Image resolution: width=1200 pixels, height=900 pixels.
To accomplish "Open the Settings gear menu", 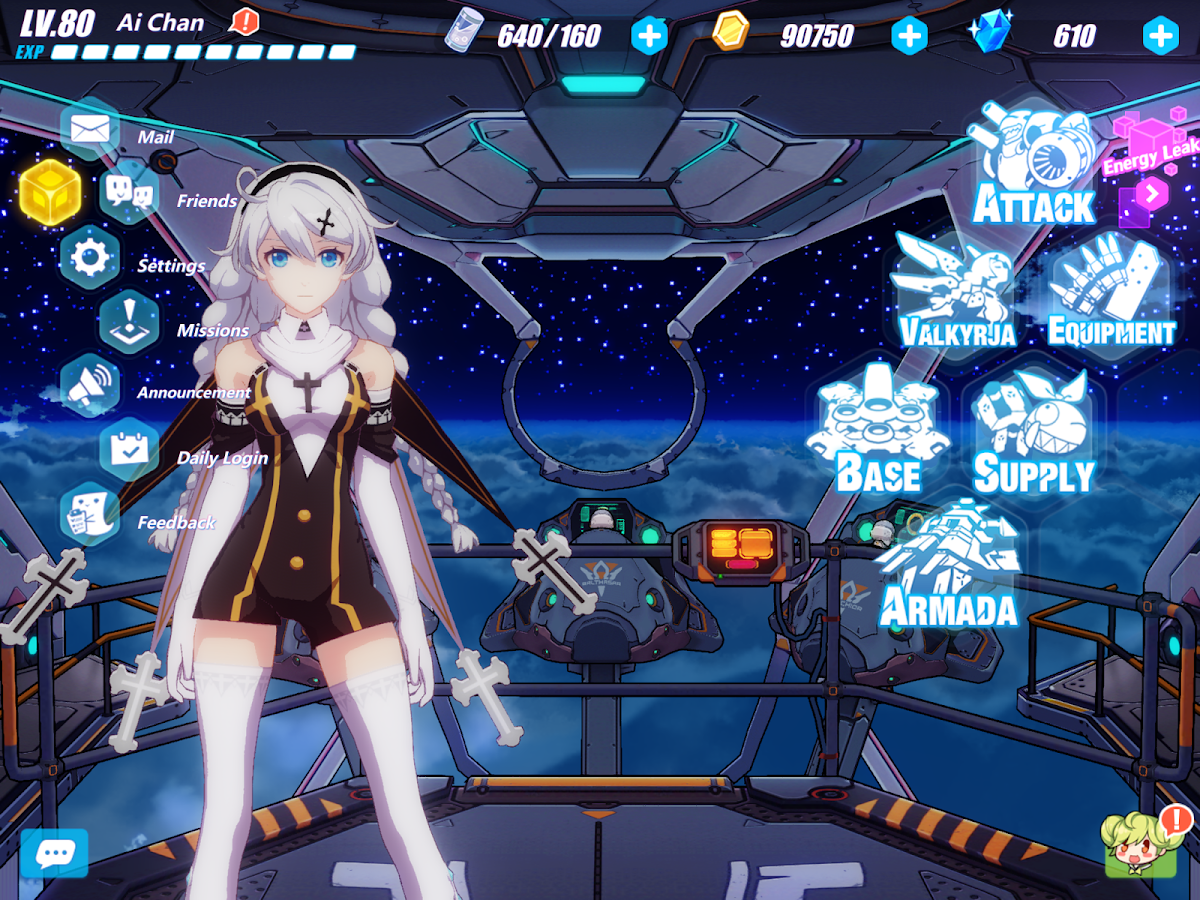I will tap(90, 258).
